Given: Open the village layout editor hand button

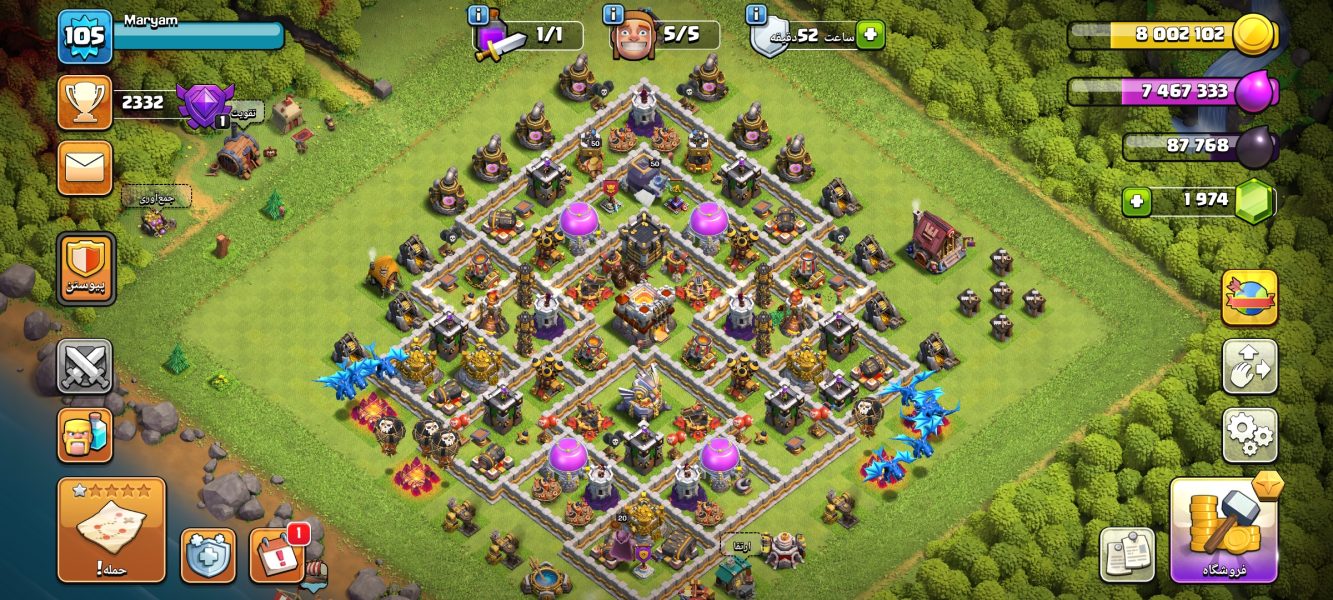Looking at the screenshot, I should click(x=1249, y=366).
